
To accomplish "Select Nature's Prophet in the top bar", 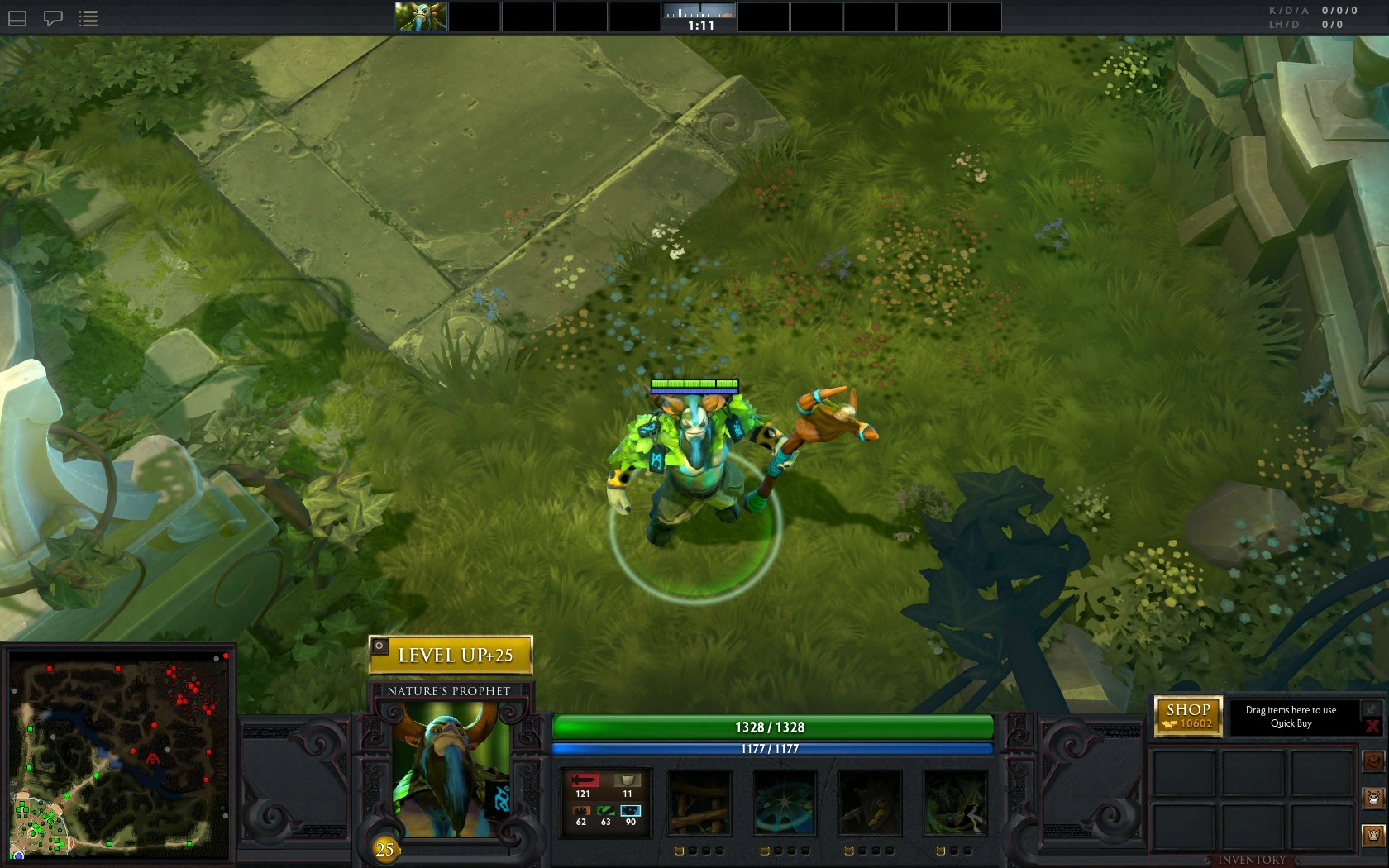I will pos(421,17).
